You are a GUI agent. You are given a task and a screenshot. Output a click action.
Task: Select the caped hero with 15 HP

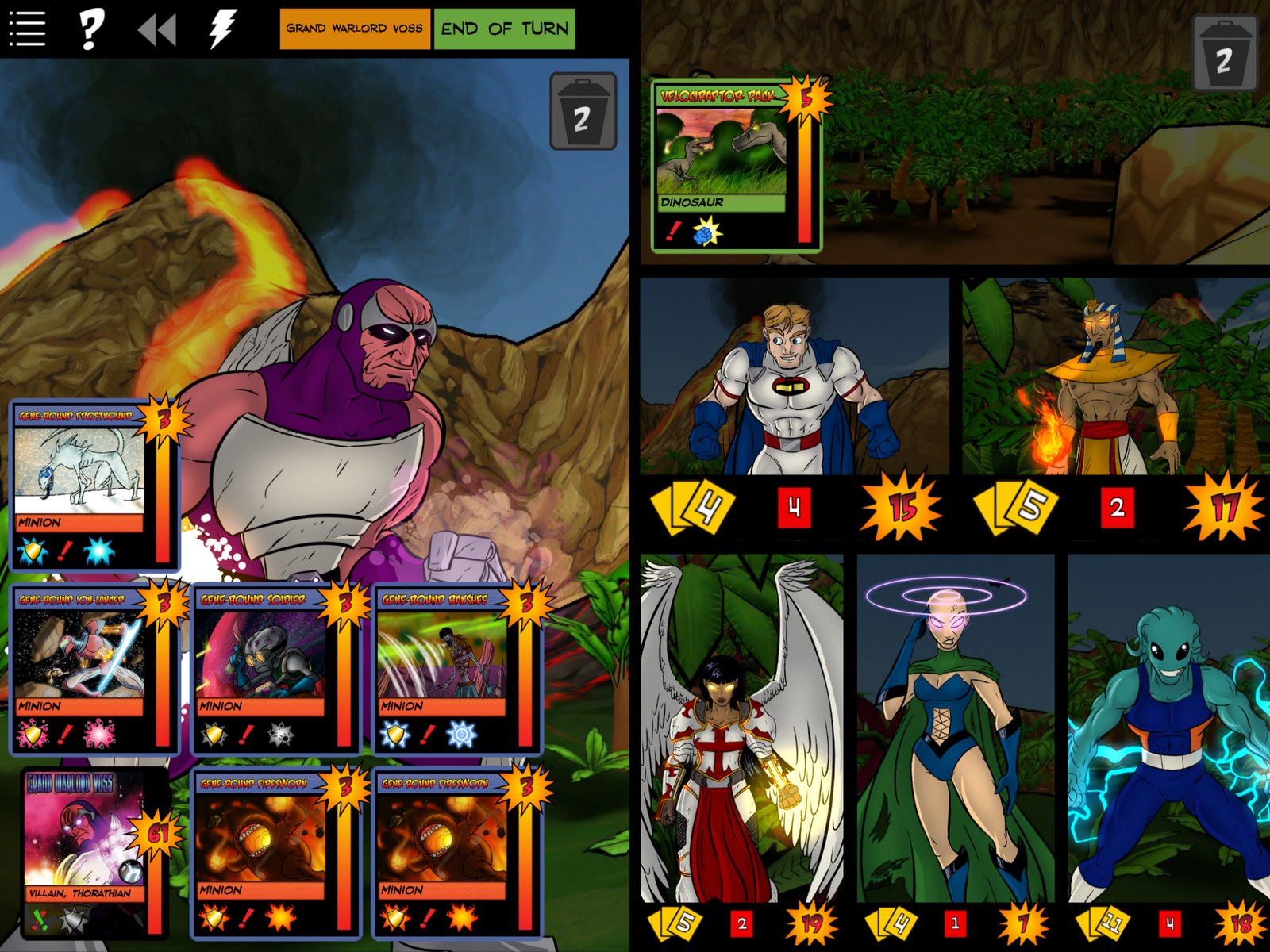click(794, 377)
